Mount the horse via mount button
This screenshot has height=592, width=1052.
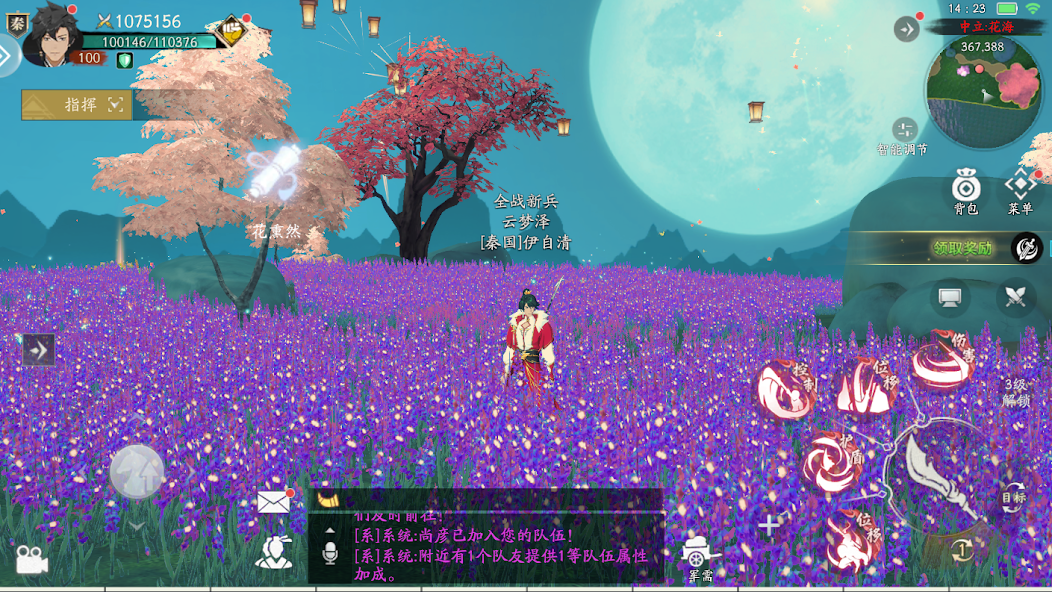[x=137, y=471]
